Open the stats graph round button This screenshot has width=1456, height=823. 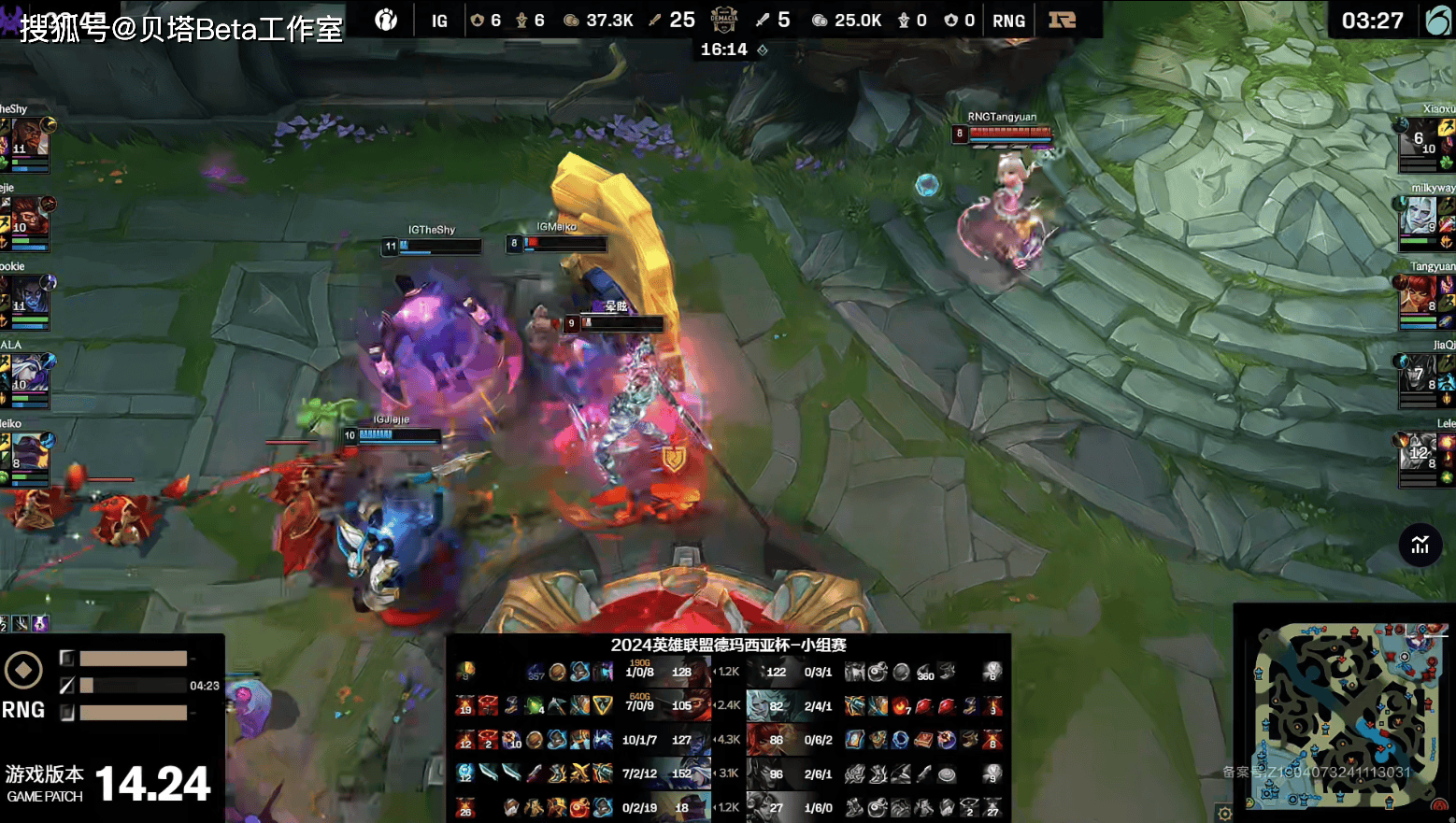tap(1420, 545)
